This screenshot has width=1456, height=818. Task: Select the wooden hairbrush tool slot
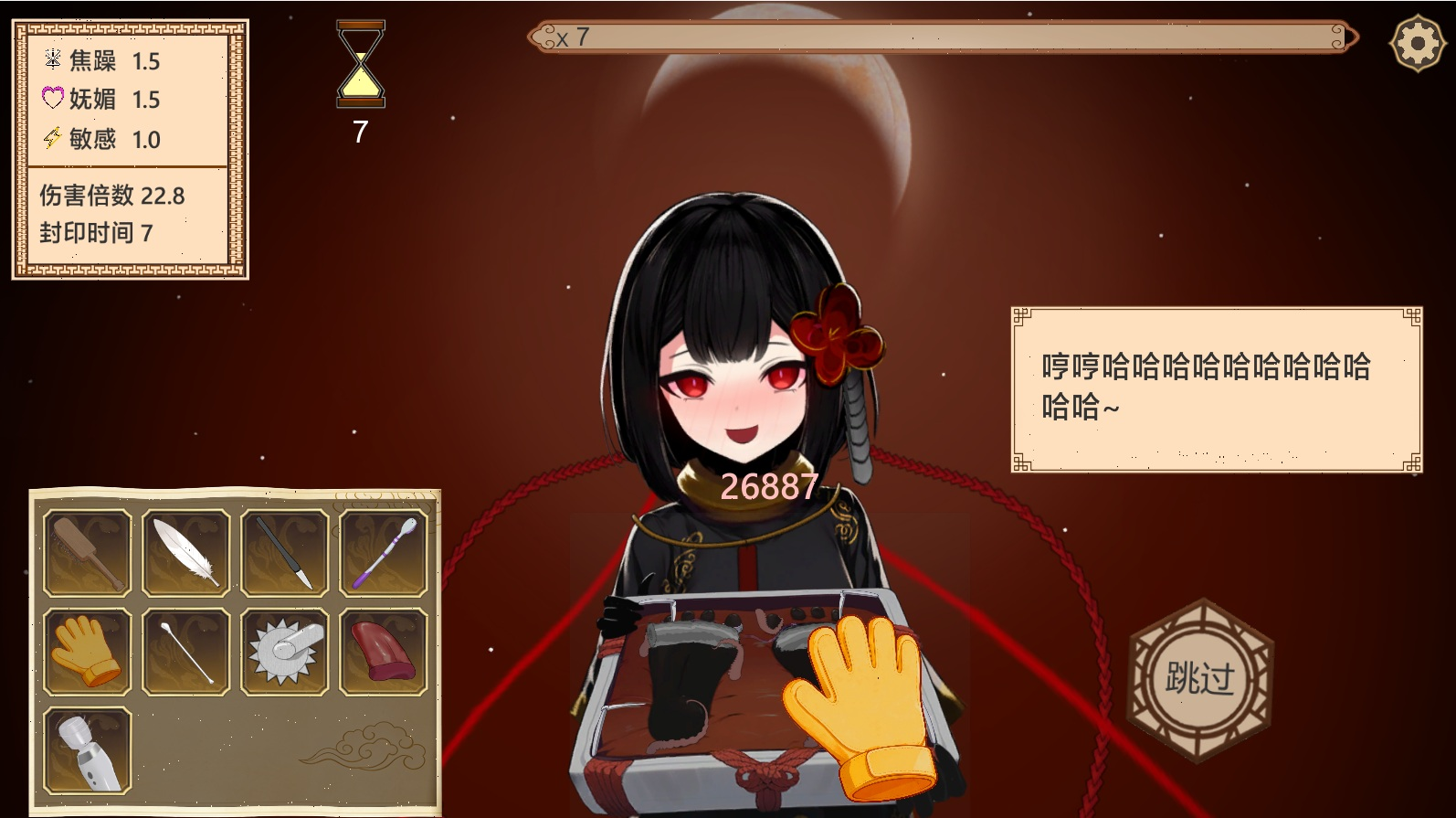pos(88,553)
